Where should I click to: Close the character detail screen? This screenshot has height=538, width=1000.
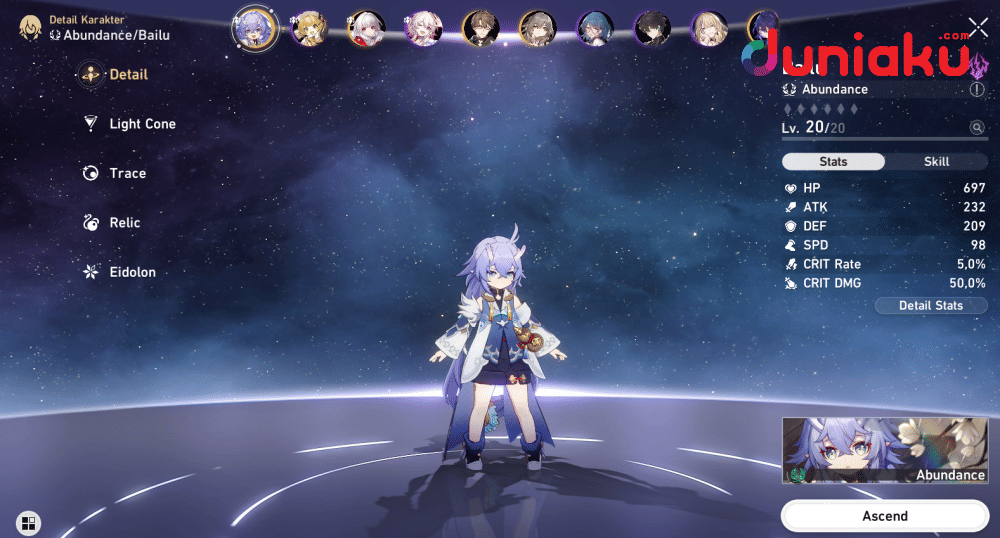pyautogui.click(x=977, y=28)
